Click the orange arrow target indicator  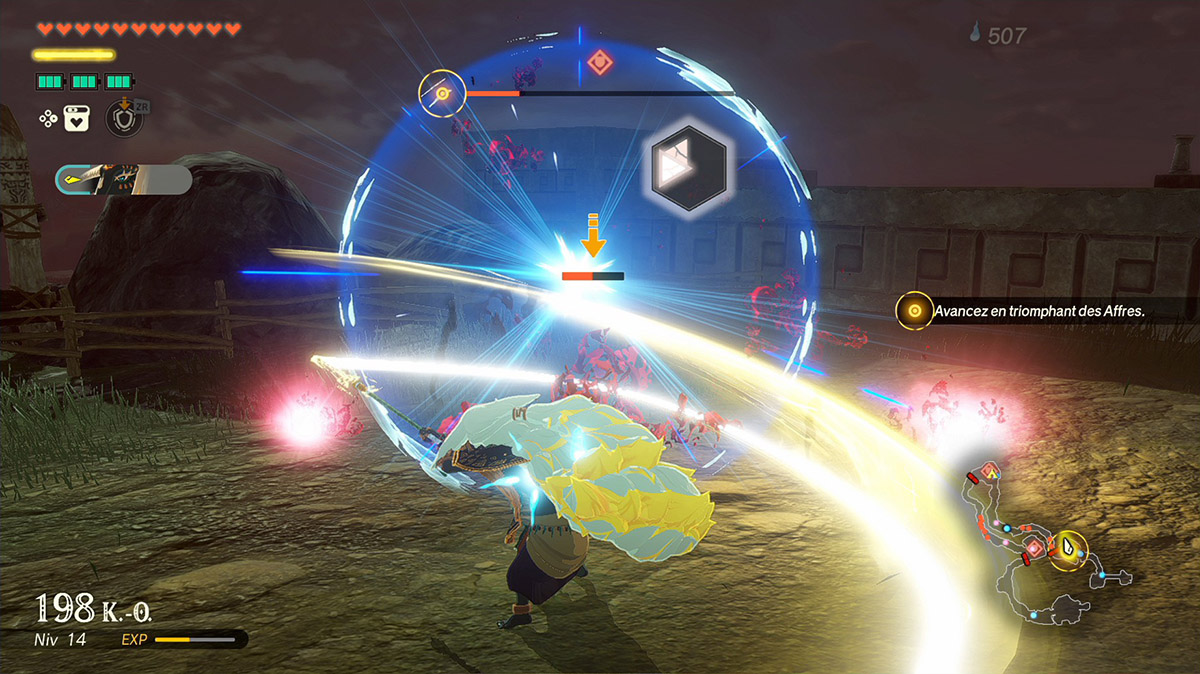point(593,240)
